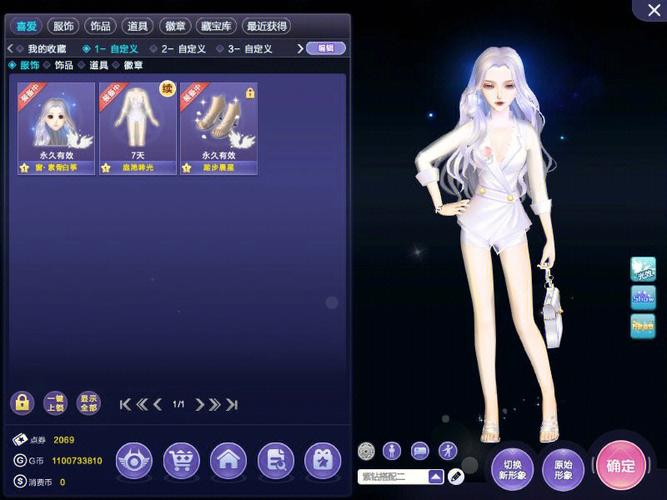Select the 7天 white outfit card

[x=137, y=128]
